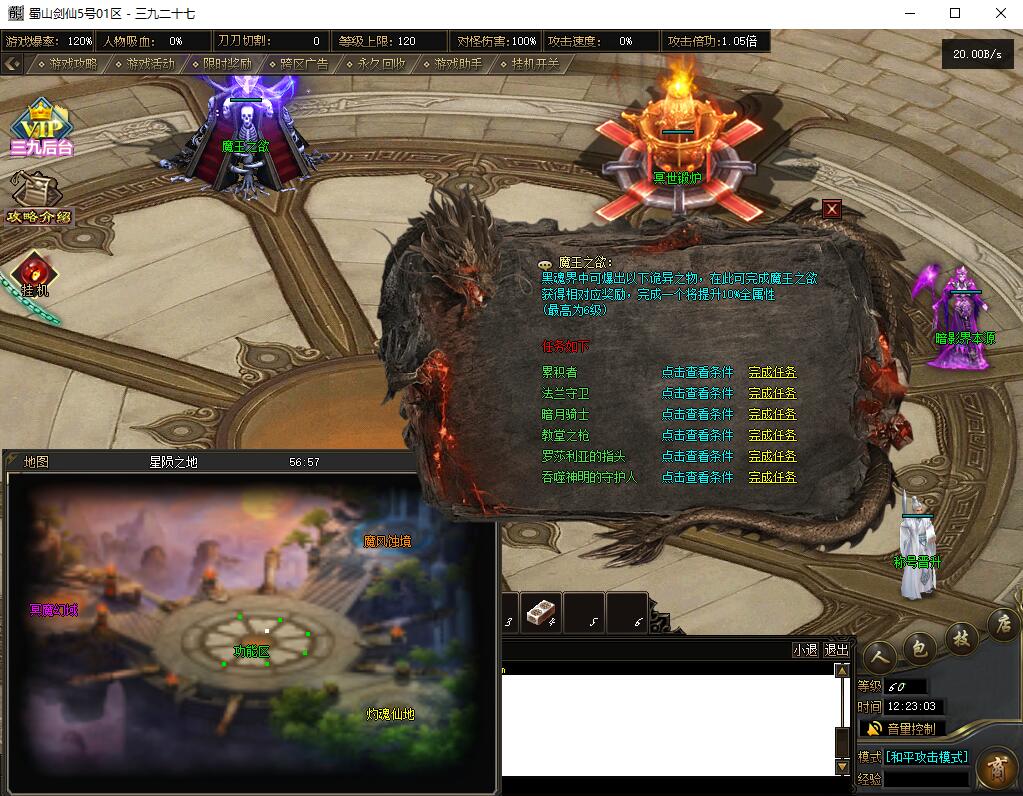Viewport: 1023px width, 796px height.
Task: Select the mahjong tile item in hotbar
Action: coord(540,612)
